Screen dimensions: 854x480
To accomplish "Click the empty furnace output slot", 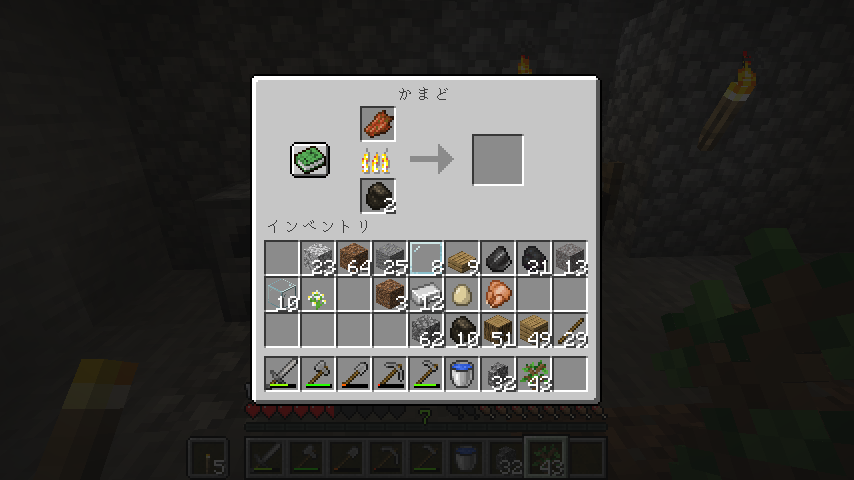I will point(498,160).
